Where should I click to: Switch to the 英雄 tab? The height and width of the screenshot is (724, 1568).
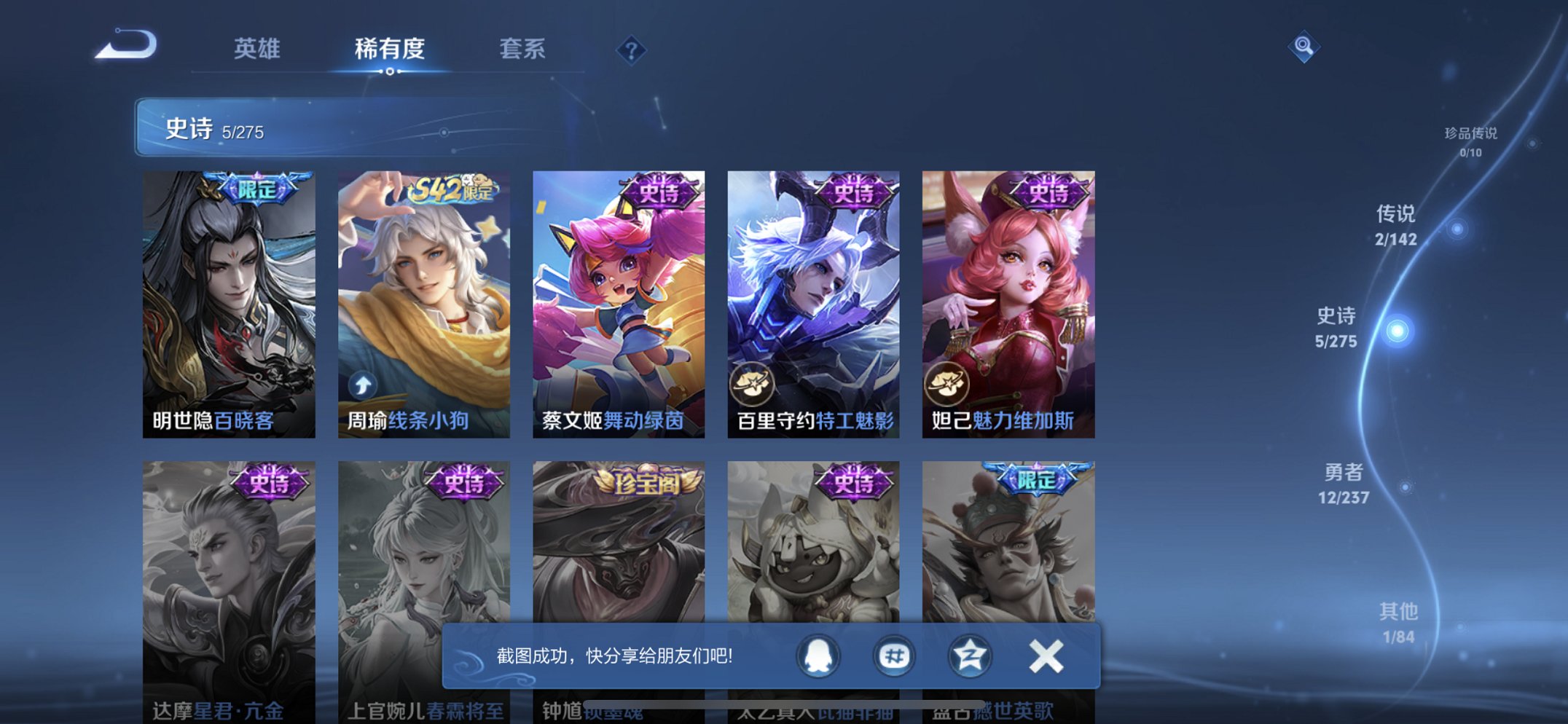[256, 49]
